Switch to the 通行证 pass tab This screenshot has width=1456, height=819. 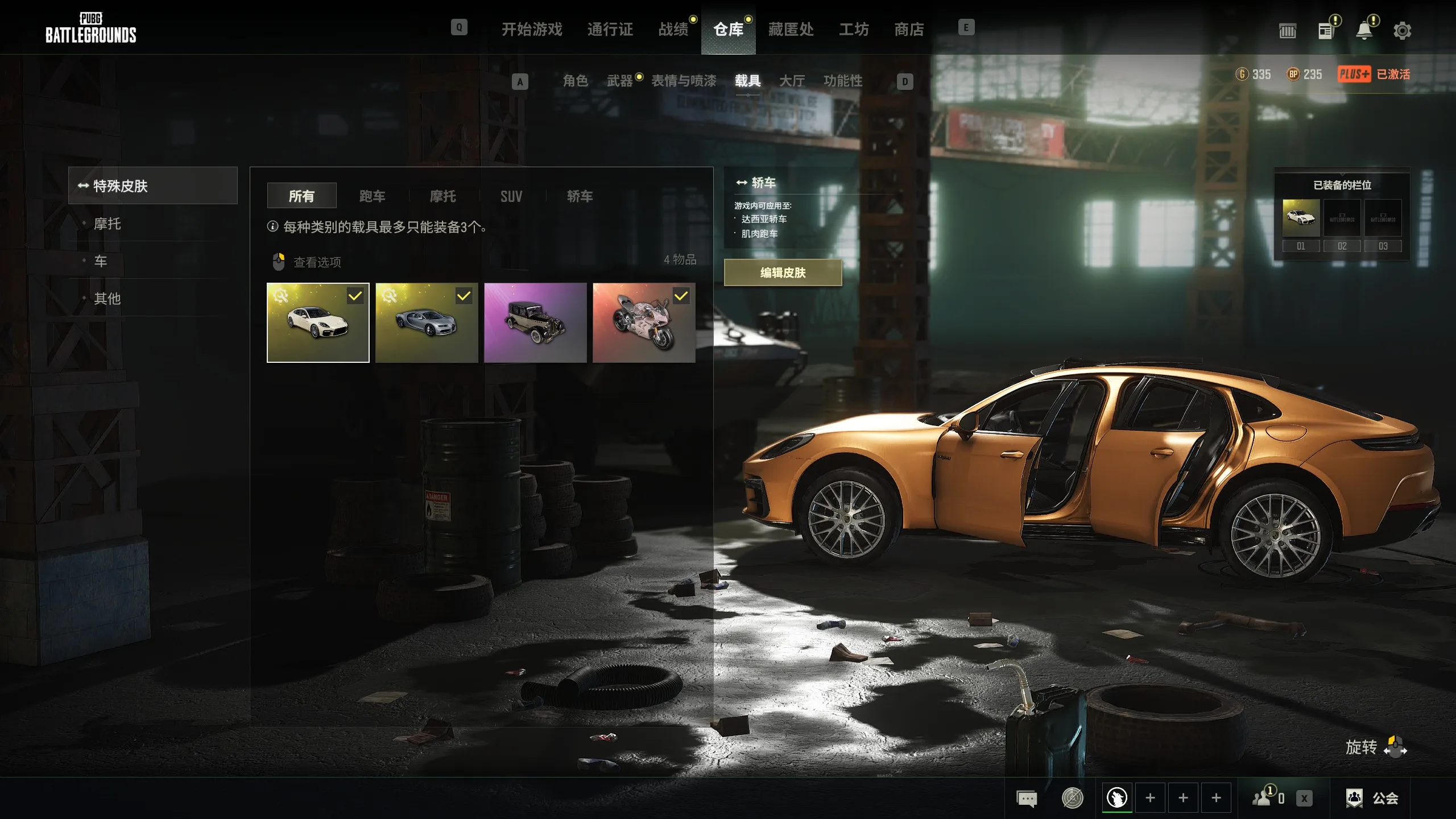coord(610,29)
